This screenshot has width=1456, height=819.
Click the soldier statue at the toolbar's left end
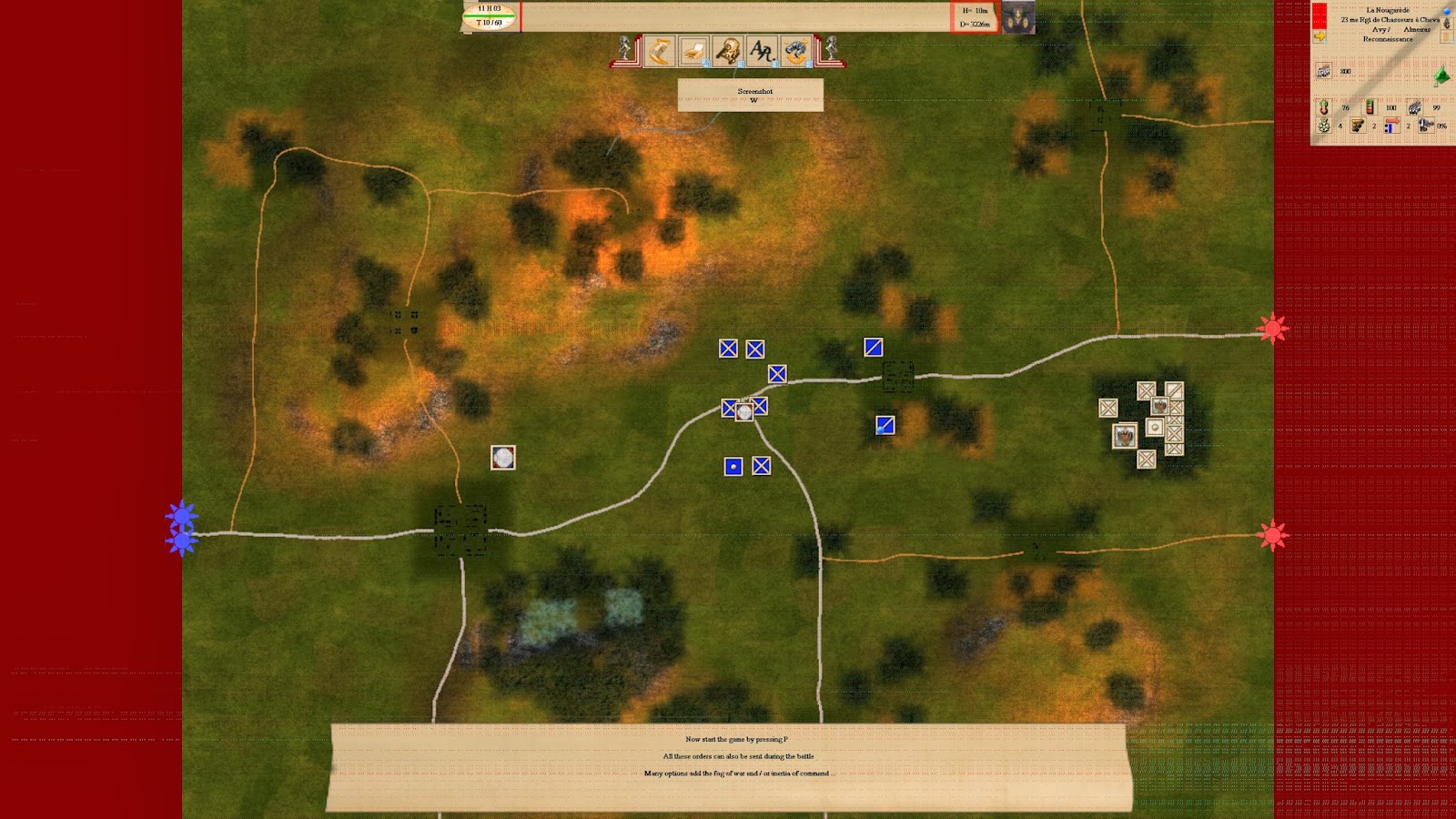[624, 50]
